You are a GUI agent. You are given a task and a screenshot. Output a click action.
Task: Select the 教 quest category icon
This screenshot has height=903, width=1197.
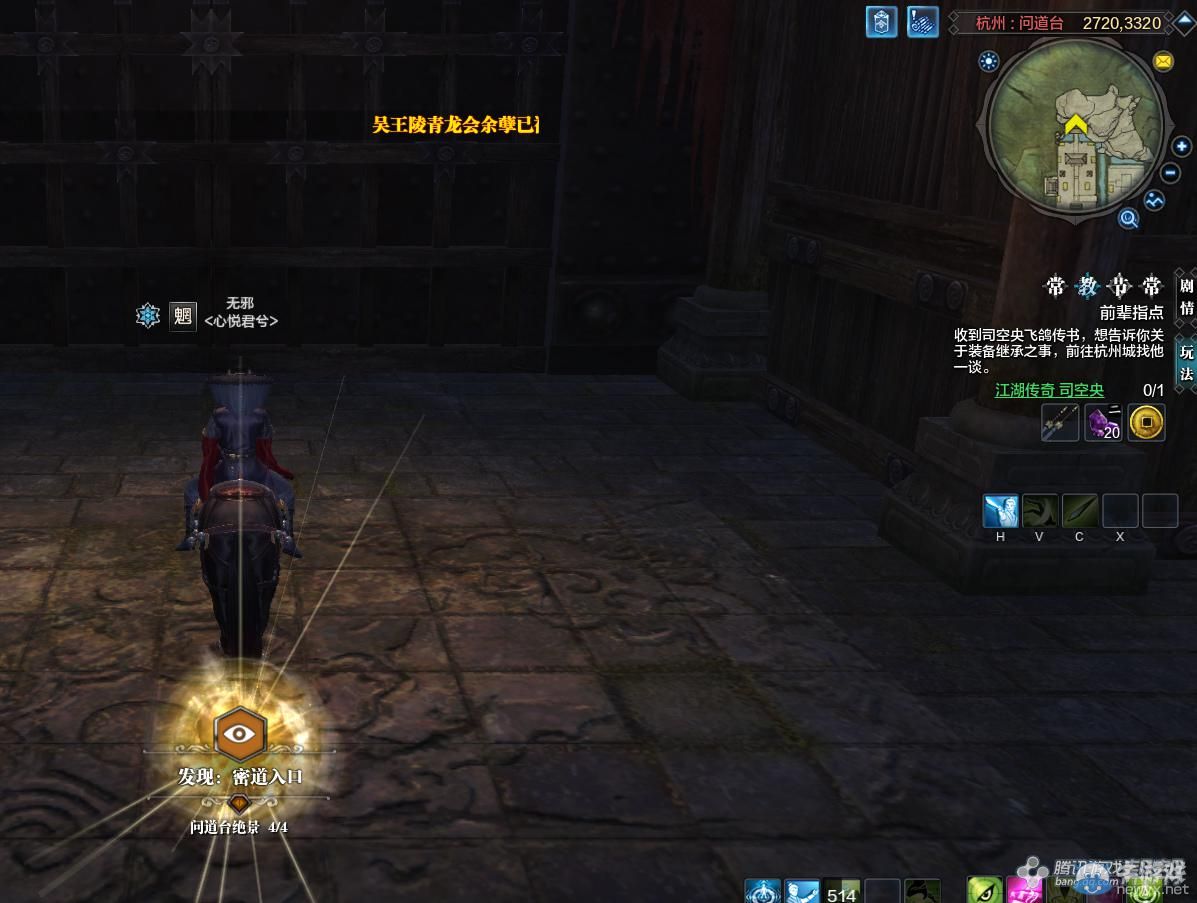coord(1087,287)
